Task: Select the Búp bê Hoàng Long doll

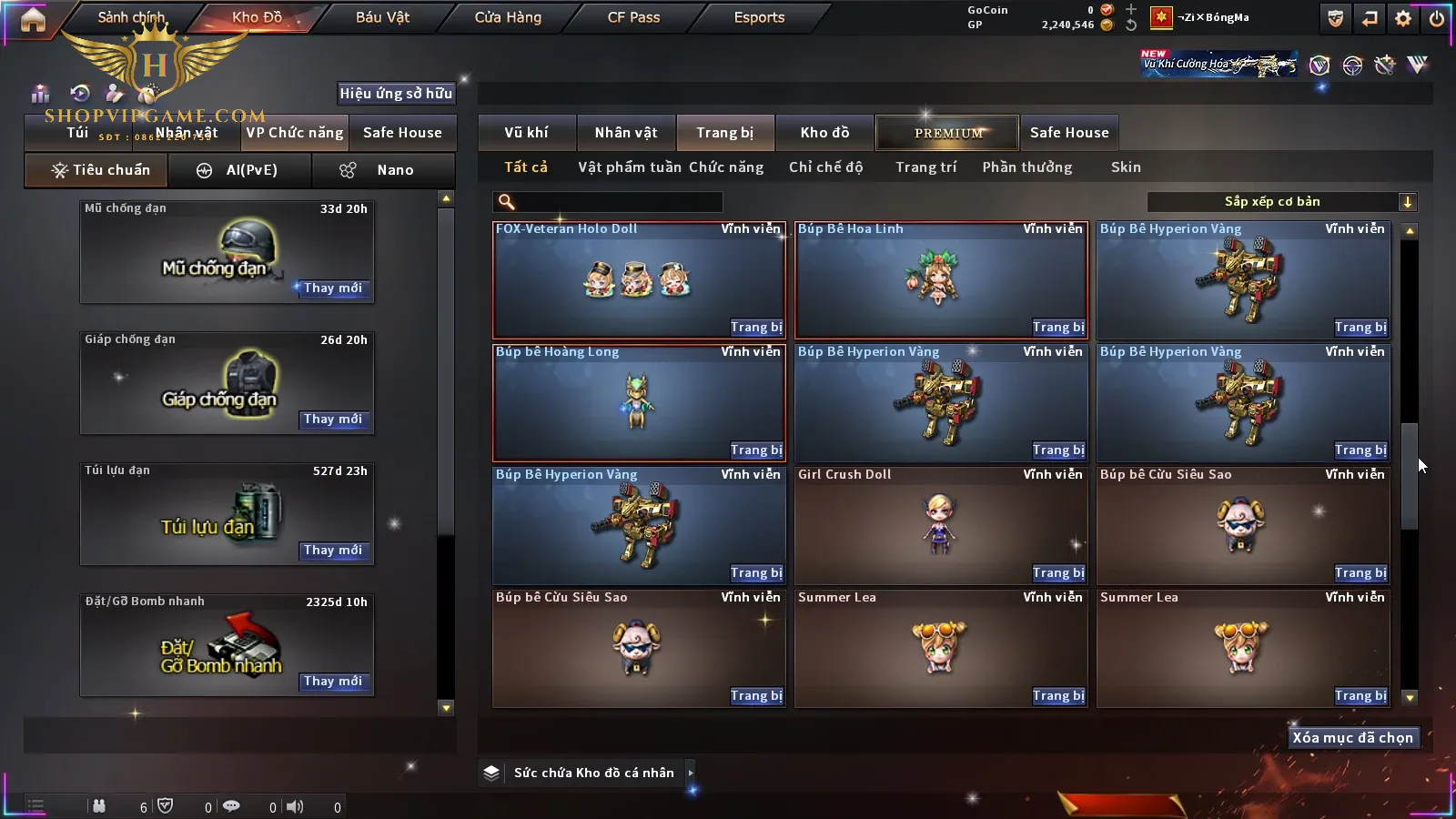Action: [x=638, y=402]
